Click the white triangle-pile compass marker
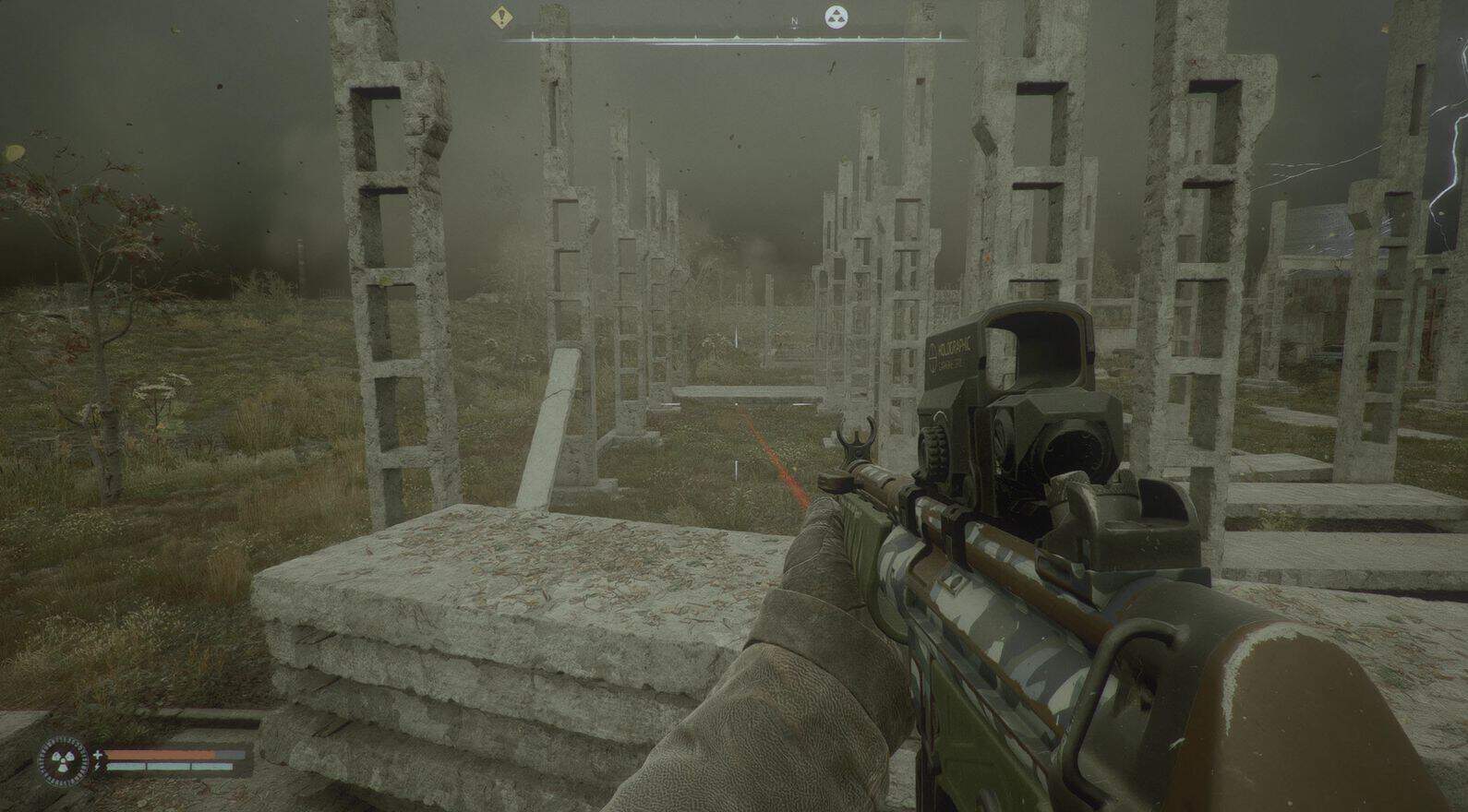Screen dimensions: 1468x812 pyautogui.click(x=836, y=17)
